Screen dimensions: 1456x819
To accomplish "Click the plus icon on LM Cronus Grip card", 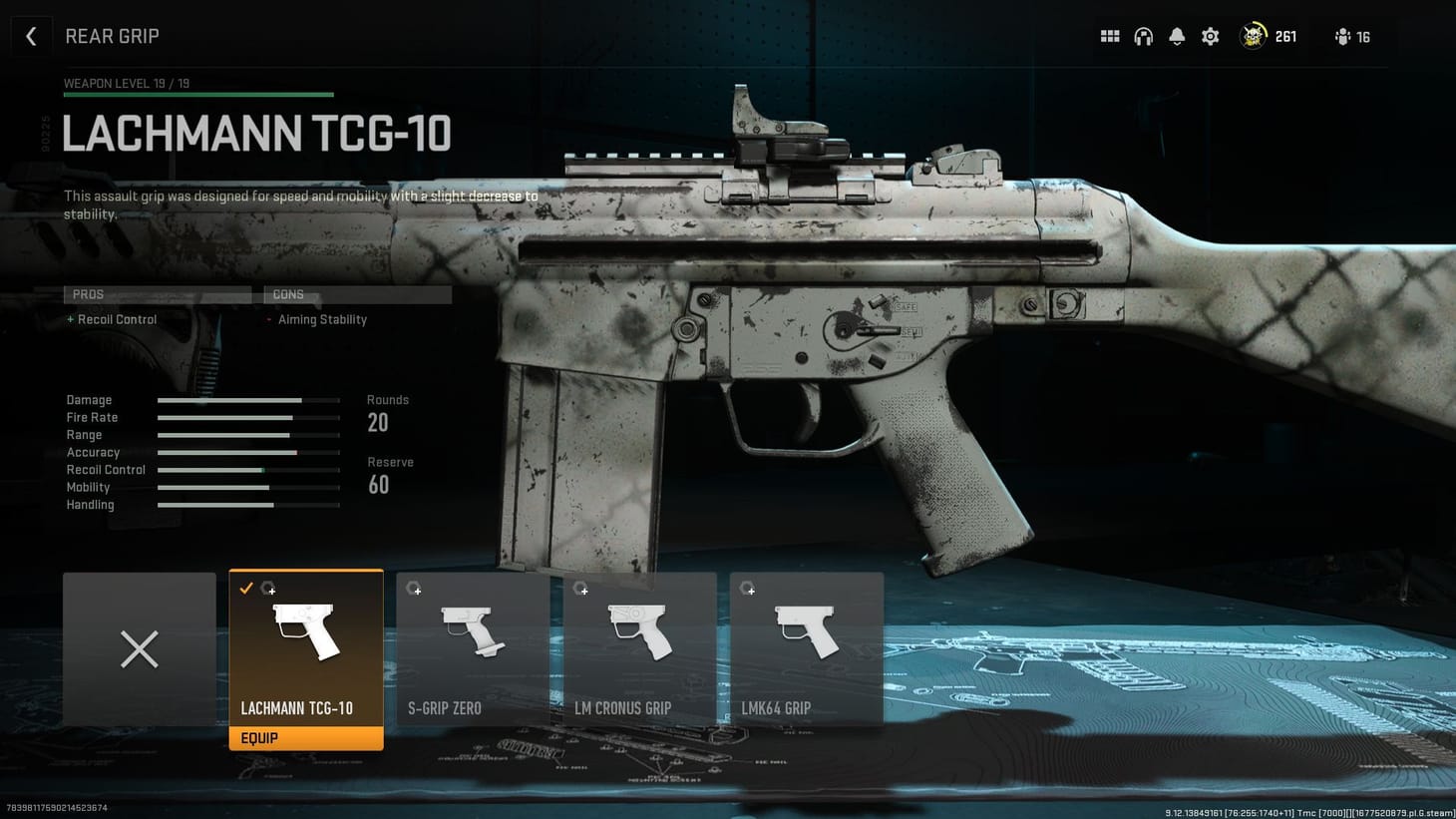I will (x=582, y=589).
